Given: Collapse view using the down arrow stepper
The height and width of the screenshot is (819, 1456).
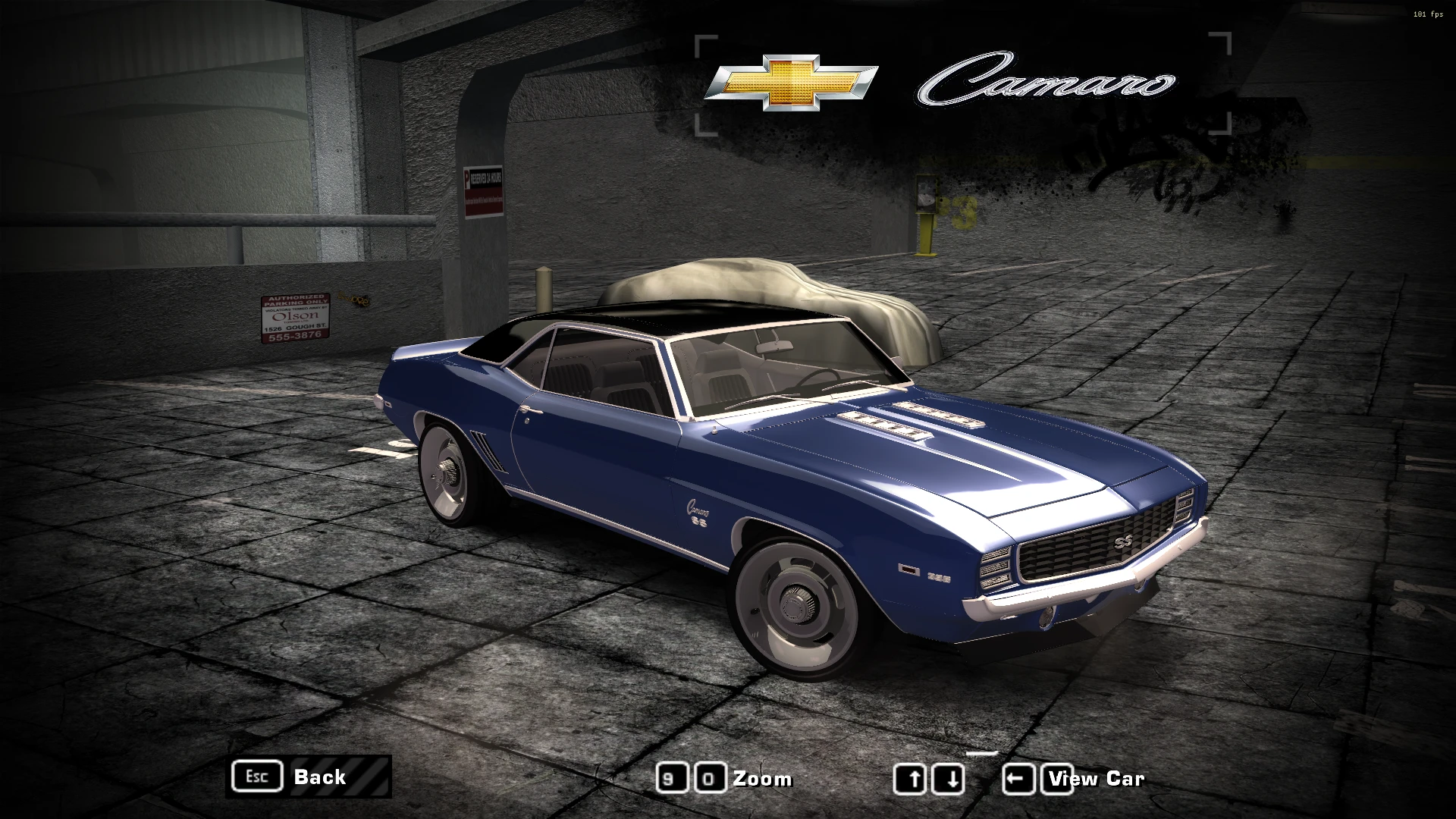Looking at the screenshot, I should (949, 777).
